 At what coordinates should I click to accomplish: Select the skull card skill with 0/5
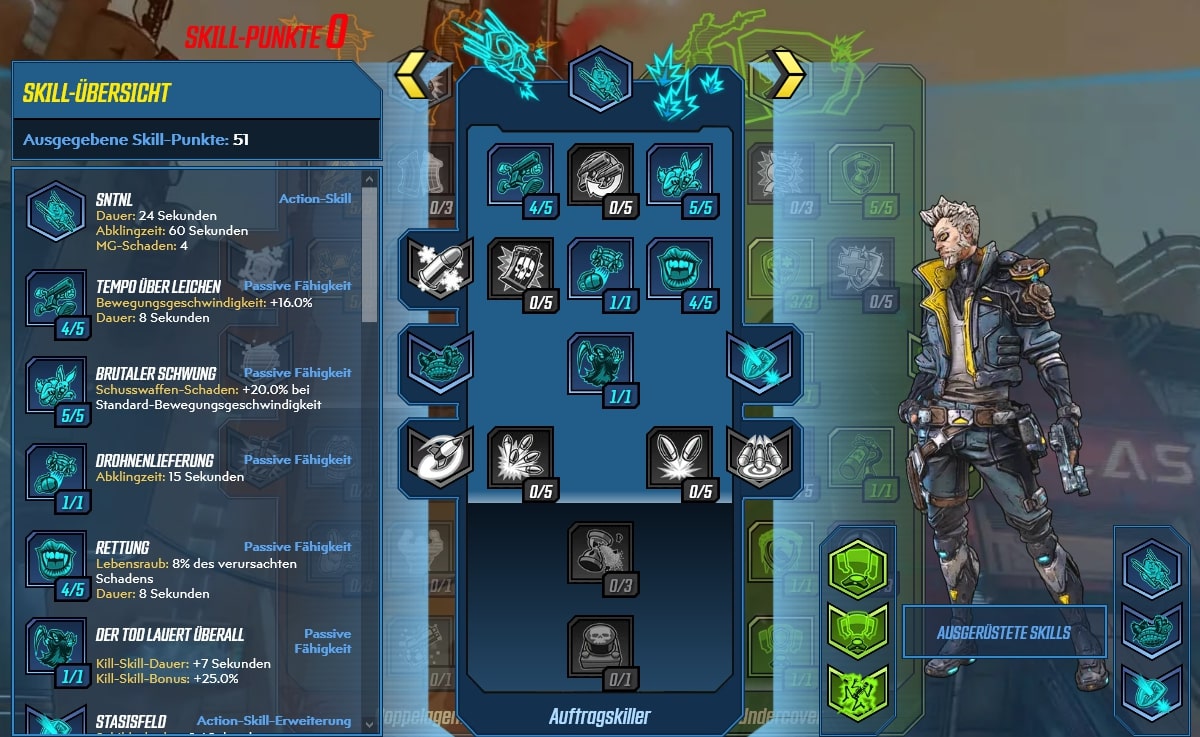pos(521,269)
